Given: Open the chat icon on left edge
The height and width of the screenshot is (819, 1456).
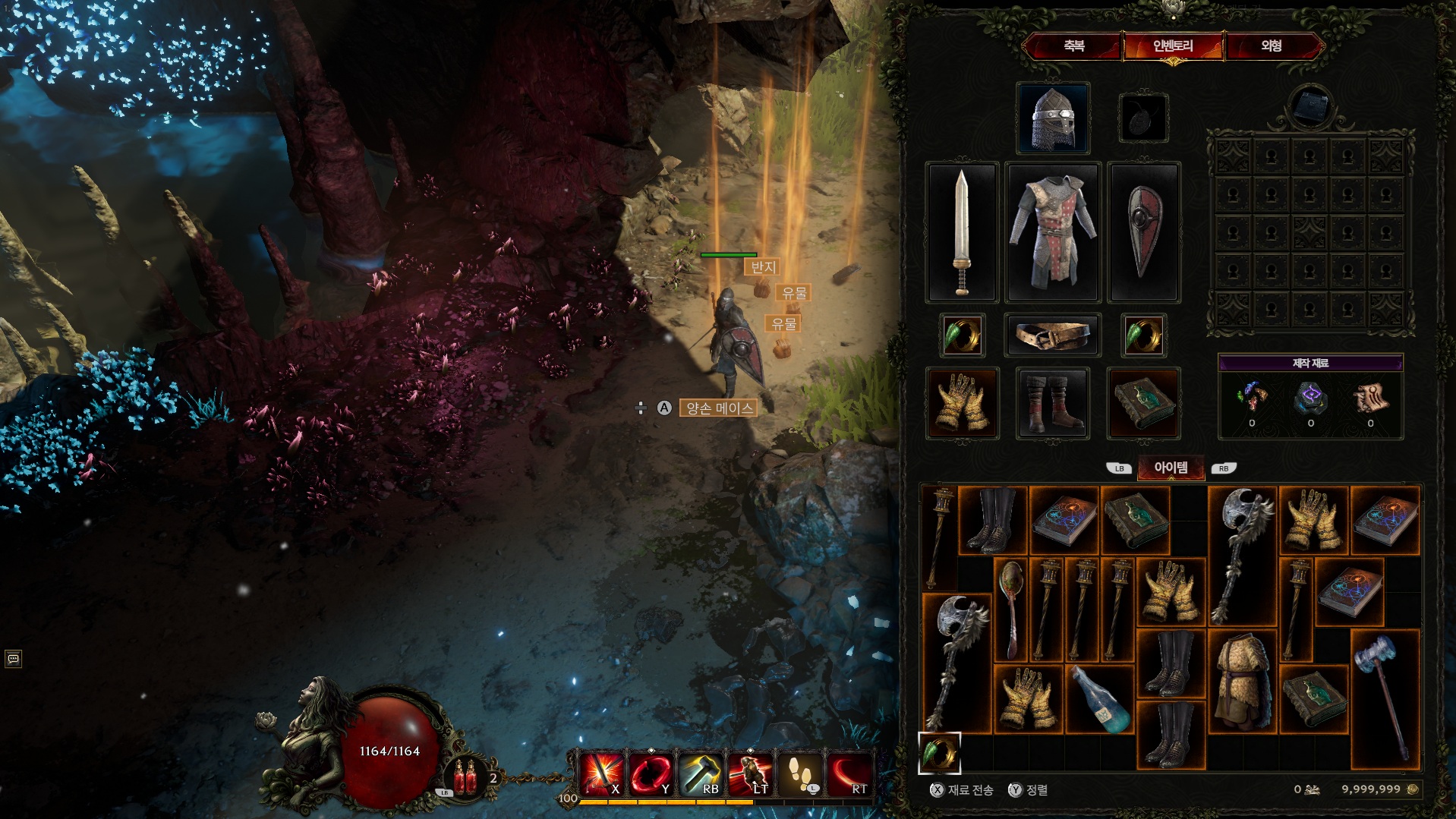Looking at the screenshot, I should [x=13, y=658].
